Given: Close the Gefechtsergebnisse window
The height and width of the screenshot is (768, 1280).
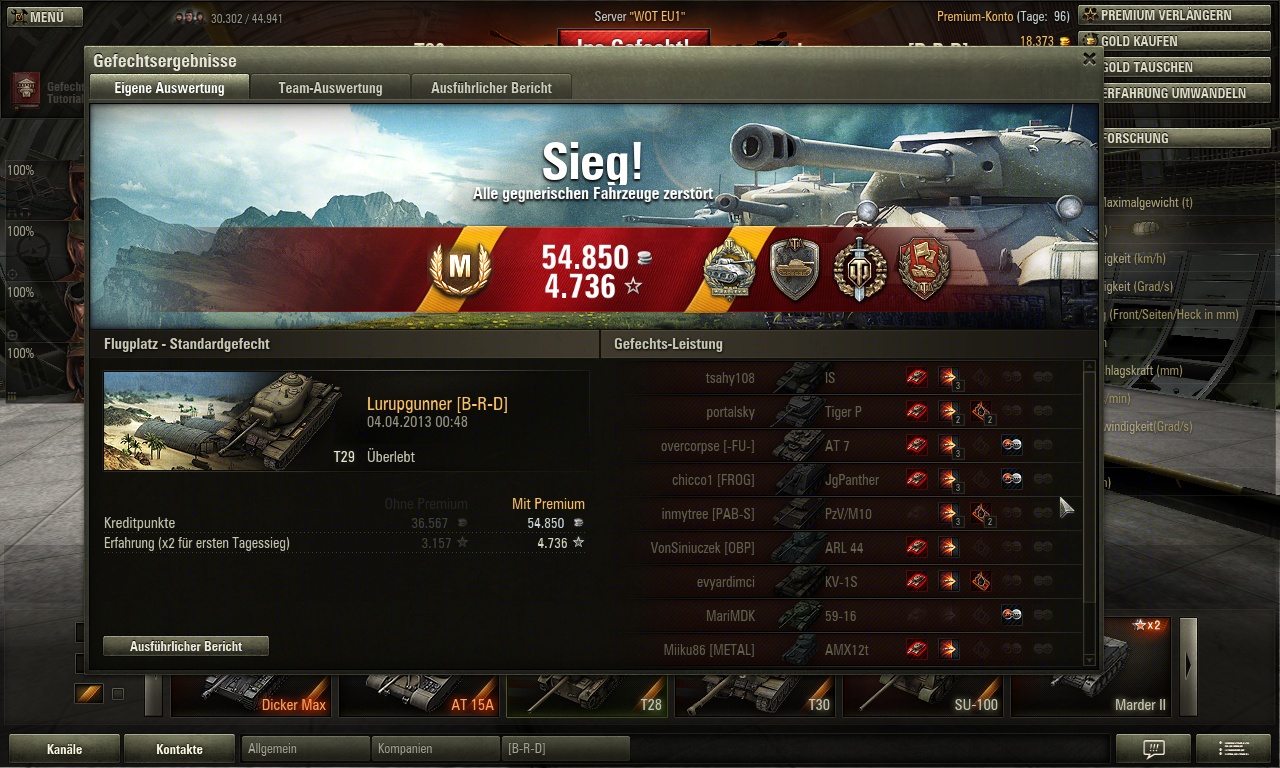Looking at the screenshot, I should click(1089, 59).
